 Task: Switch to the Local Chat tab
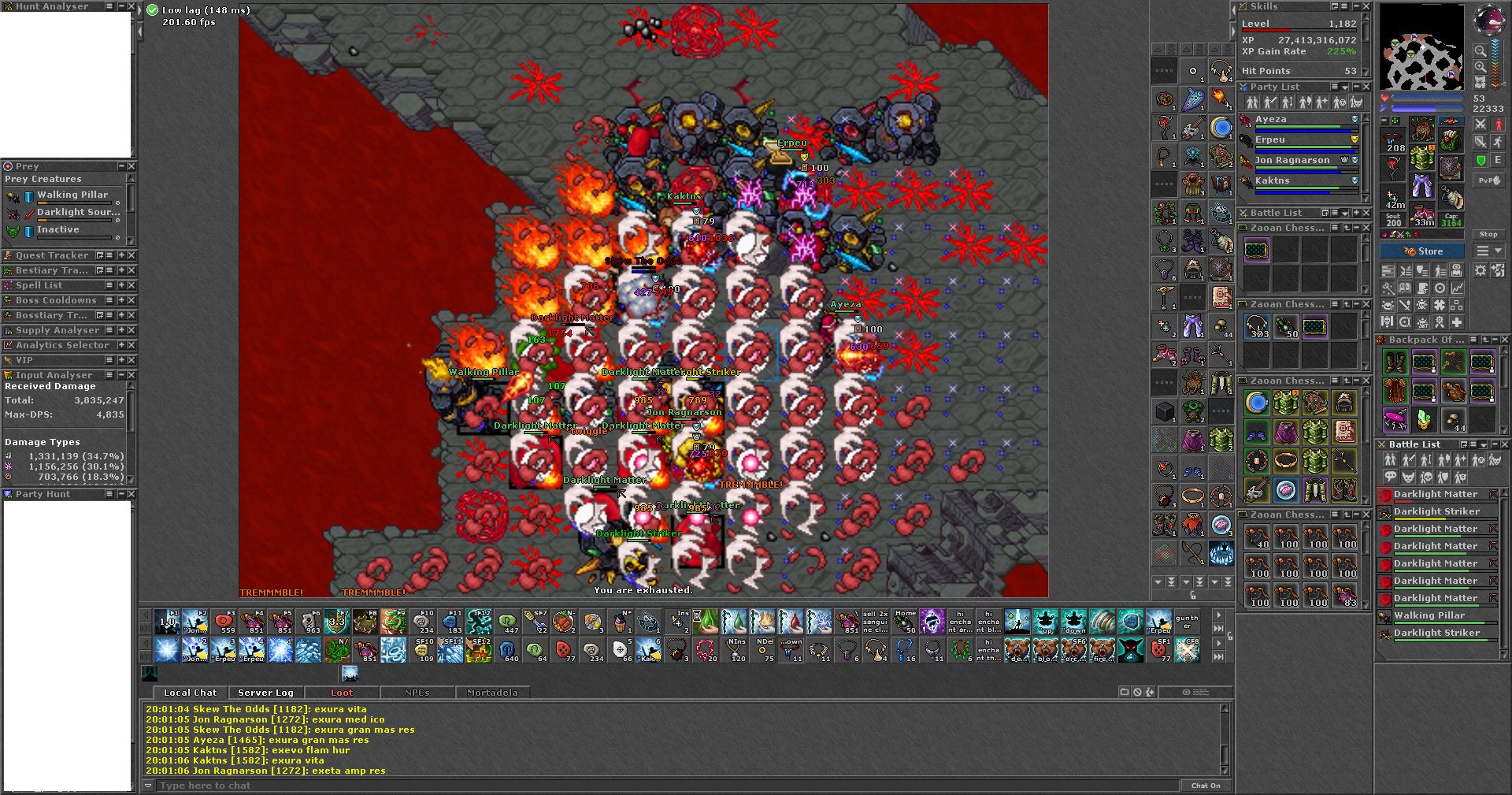[x=190, y=693]
